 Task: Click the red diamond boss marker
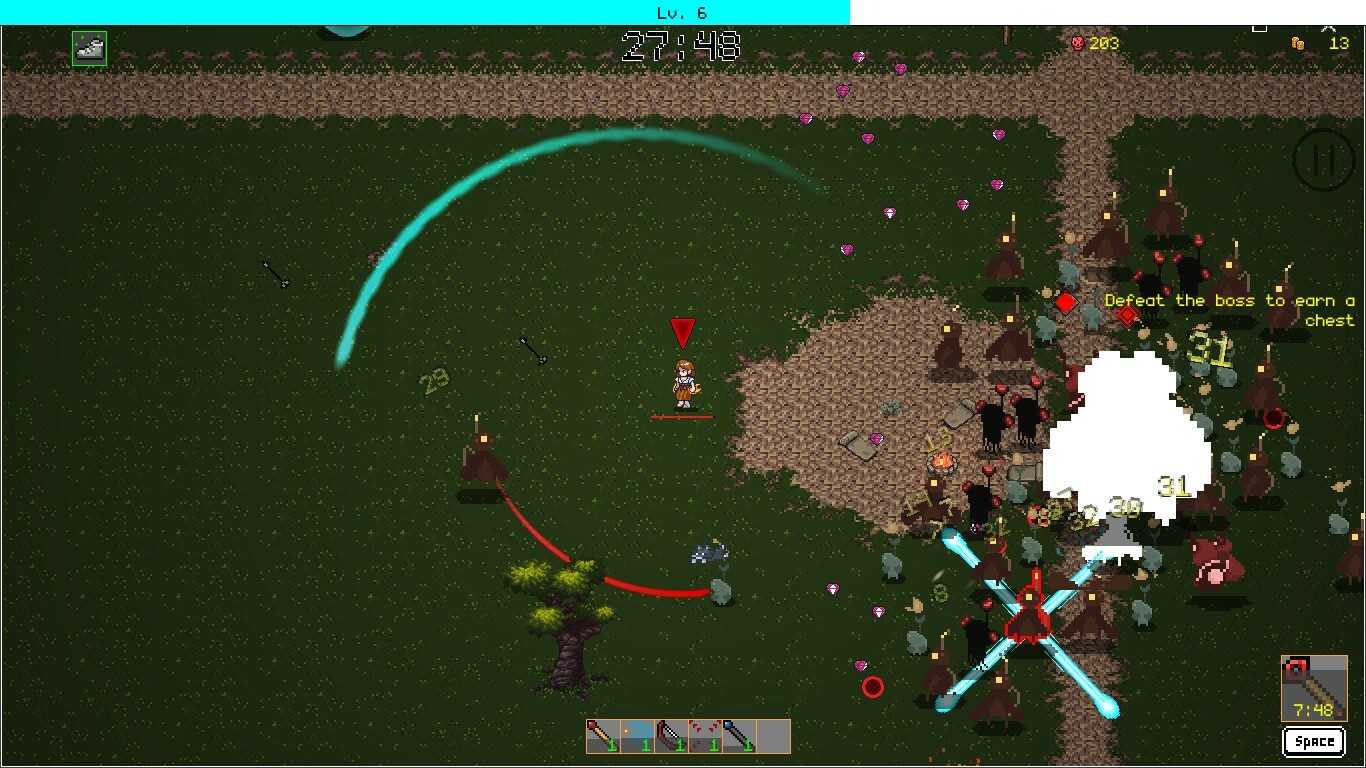1064,301
